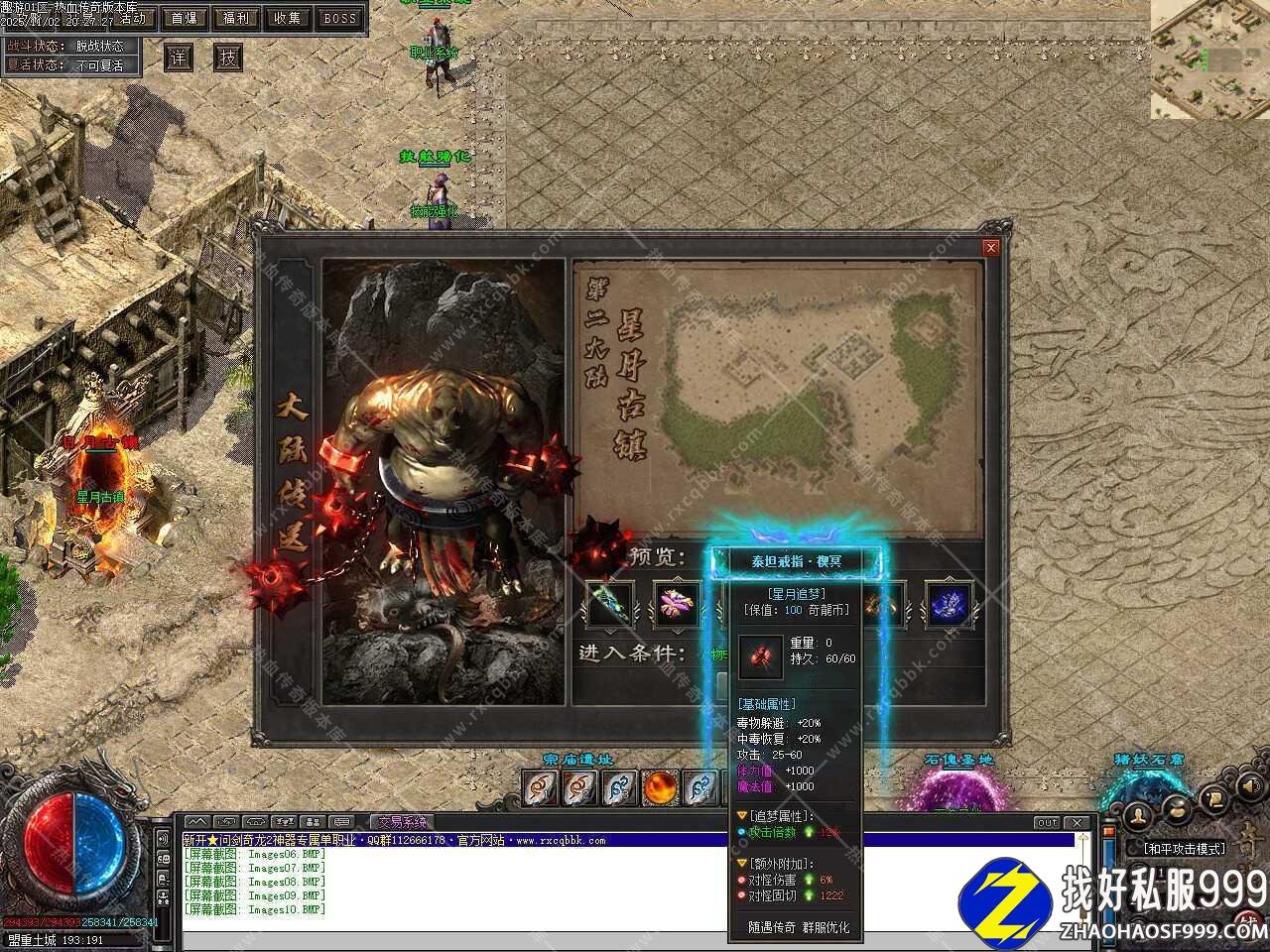The height and width of the screenshot is (952, 1270).
Task: Close the continent teleport window
Action: coord(989,248)
